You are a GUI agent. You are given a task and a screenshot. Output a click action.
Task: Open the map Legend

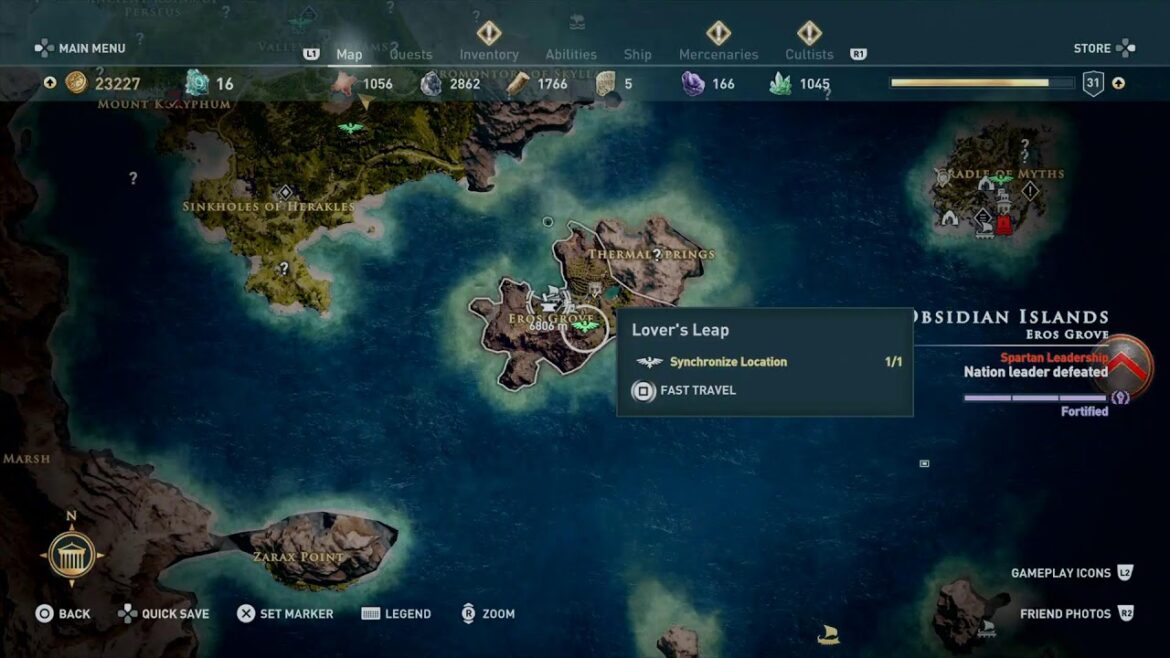(396, 614)
